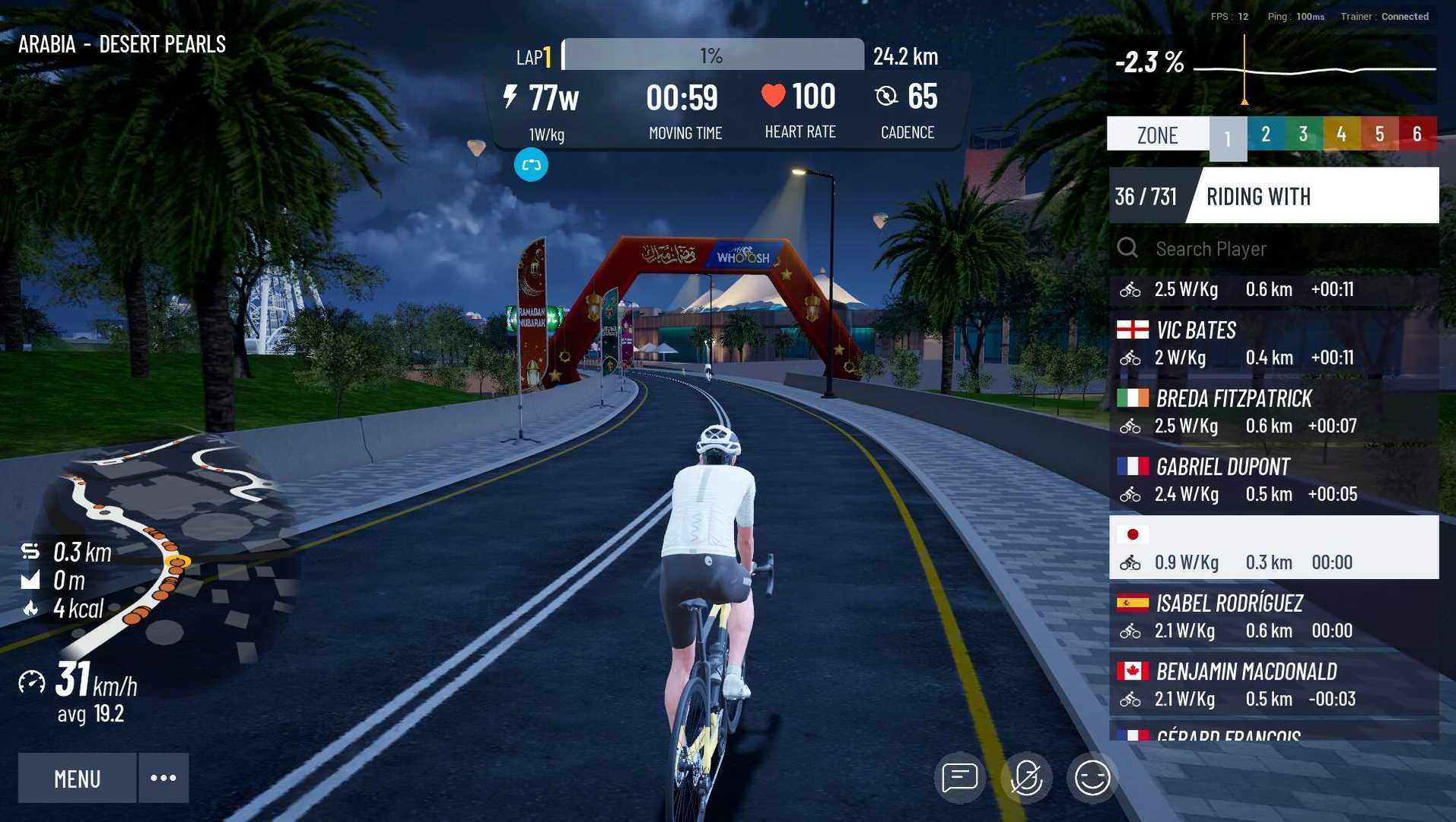Viewport: 1456px width, 822px height.
Task: Select the highlighted Japan flag rider row
Action: 1273,548
